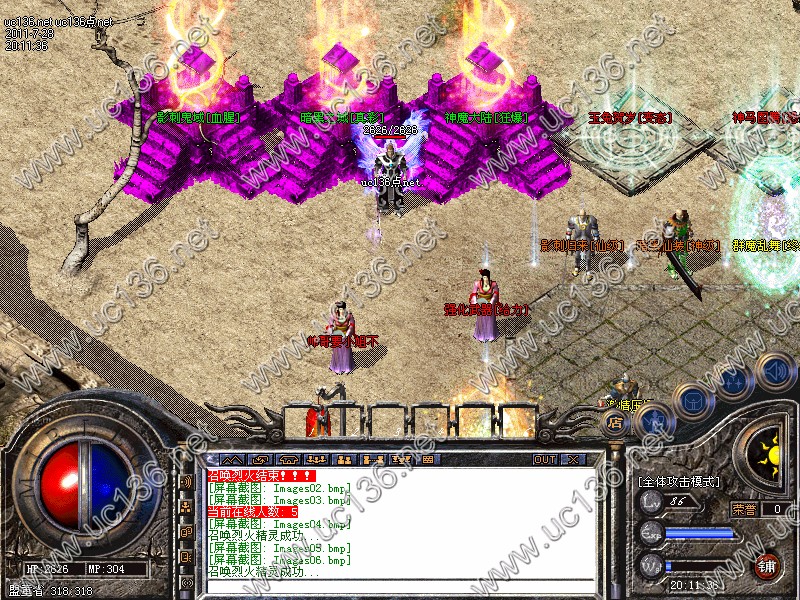Select the red potion belt slot
Image resolution: width=800 pixels, height=600 pixels.
coord(318,420)
